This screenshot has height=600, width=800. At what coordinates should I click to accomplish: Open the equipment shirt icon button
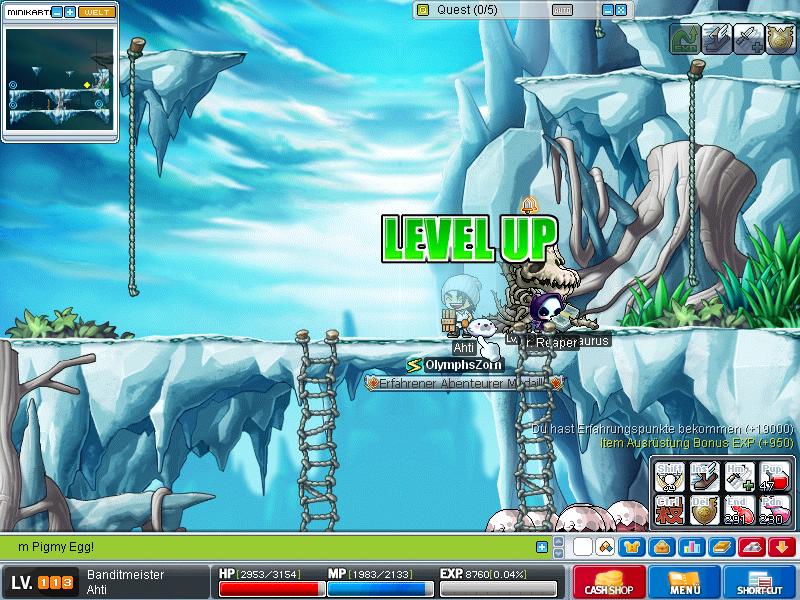(x=631, y=547)
